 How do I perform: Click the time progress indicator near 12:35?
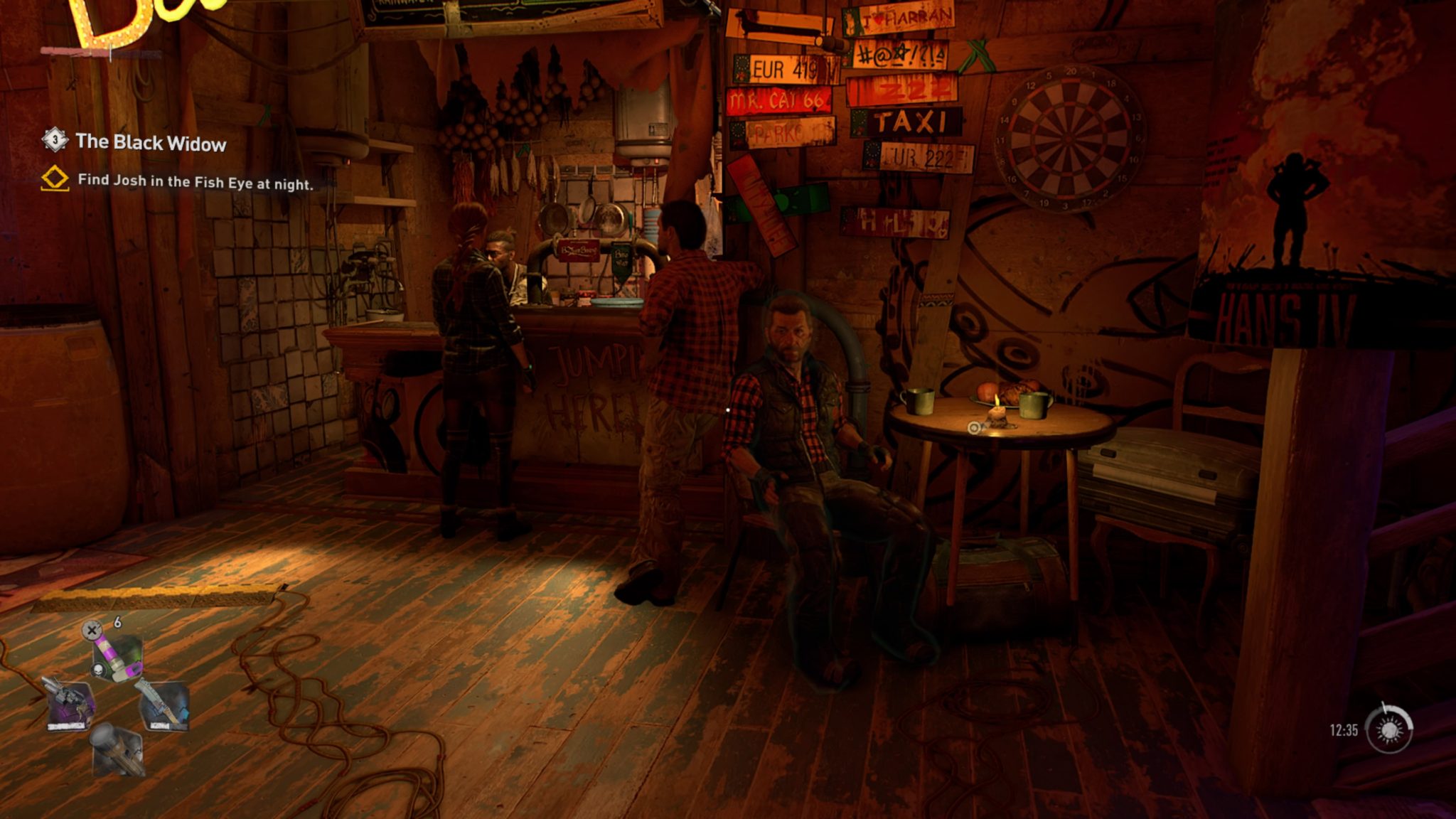tap(1342, 729)
